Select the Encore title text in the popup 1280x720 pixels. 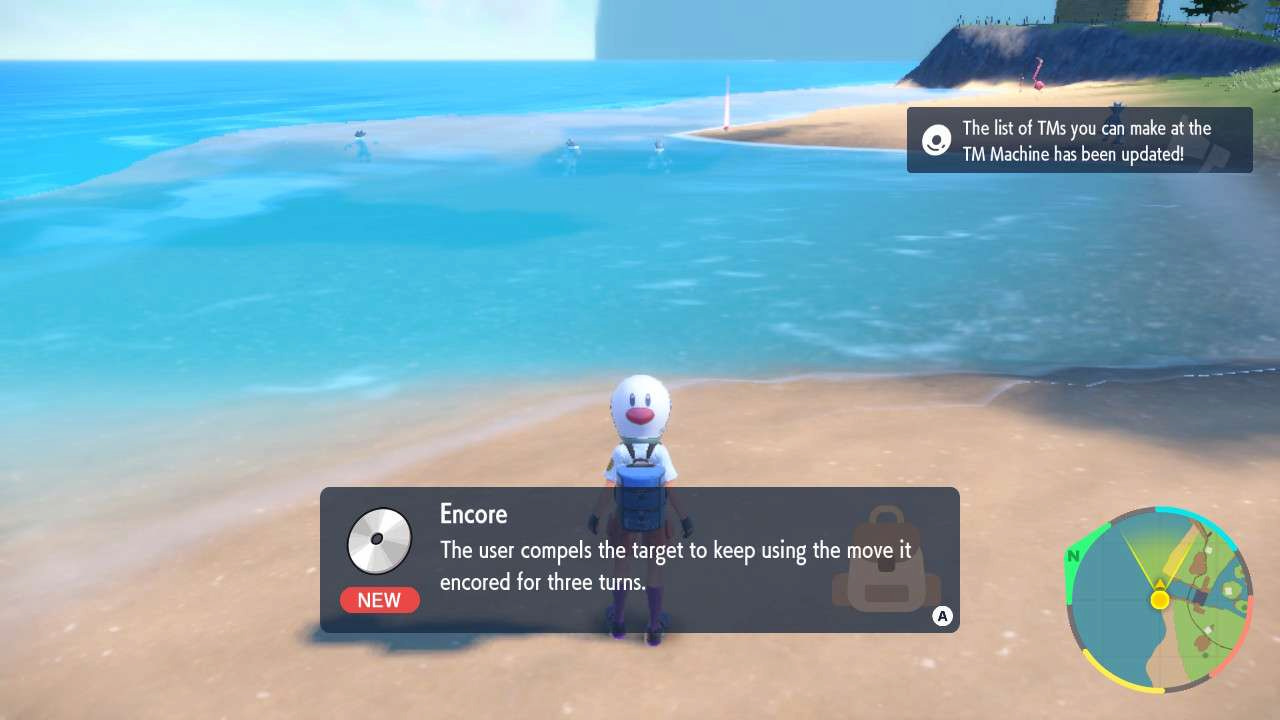click(x=473, y=514)
